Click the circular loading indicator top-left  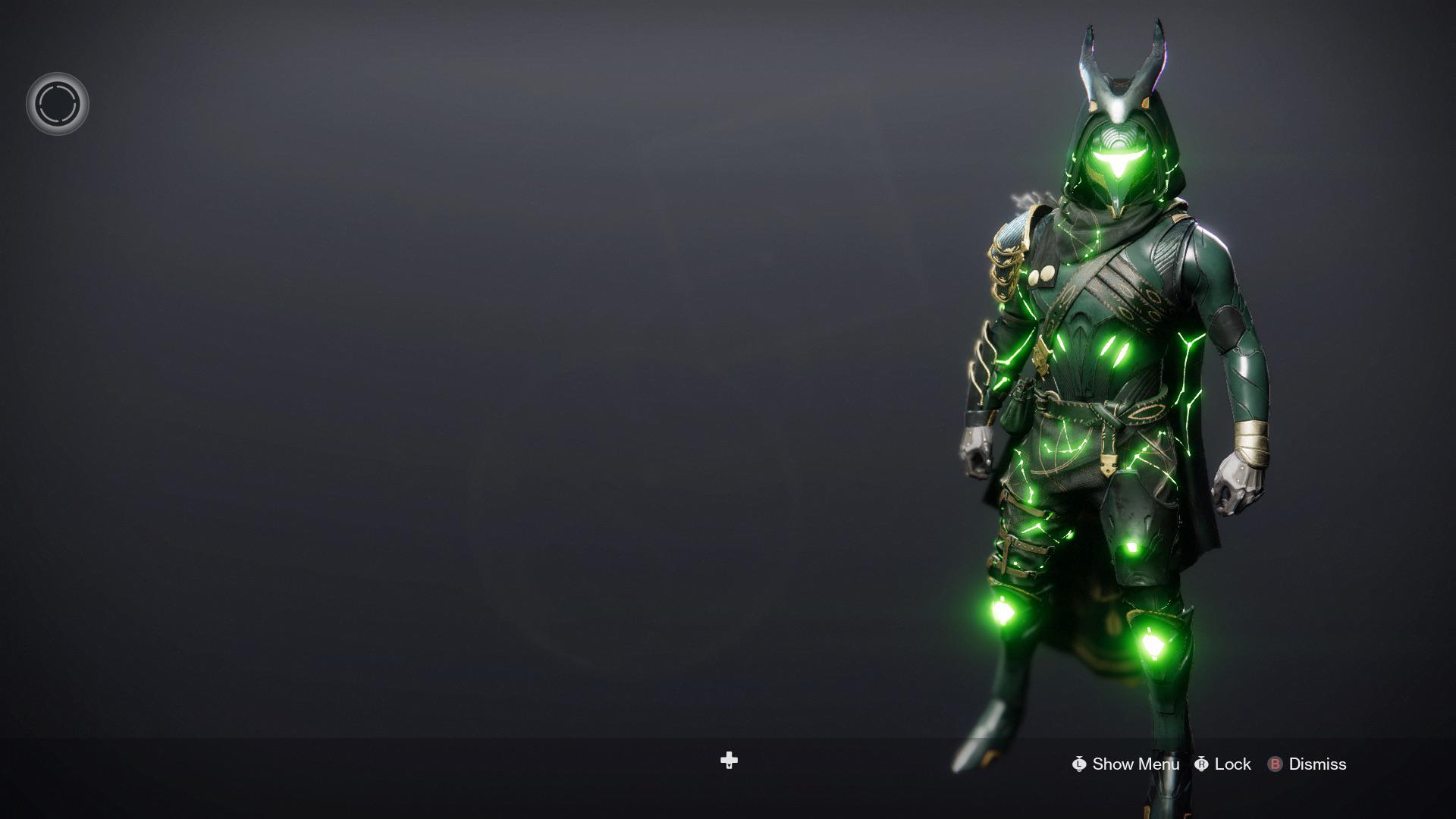58,104
